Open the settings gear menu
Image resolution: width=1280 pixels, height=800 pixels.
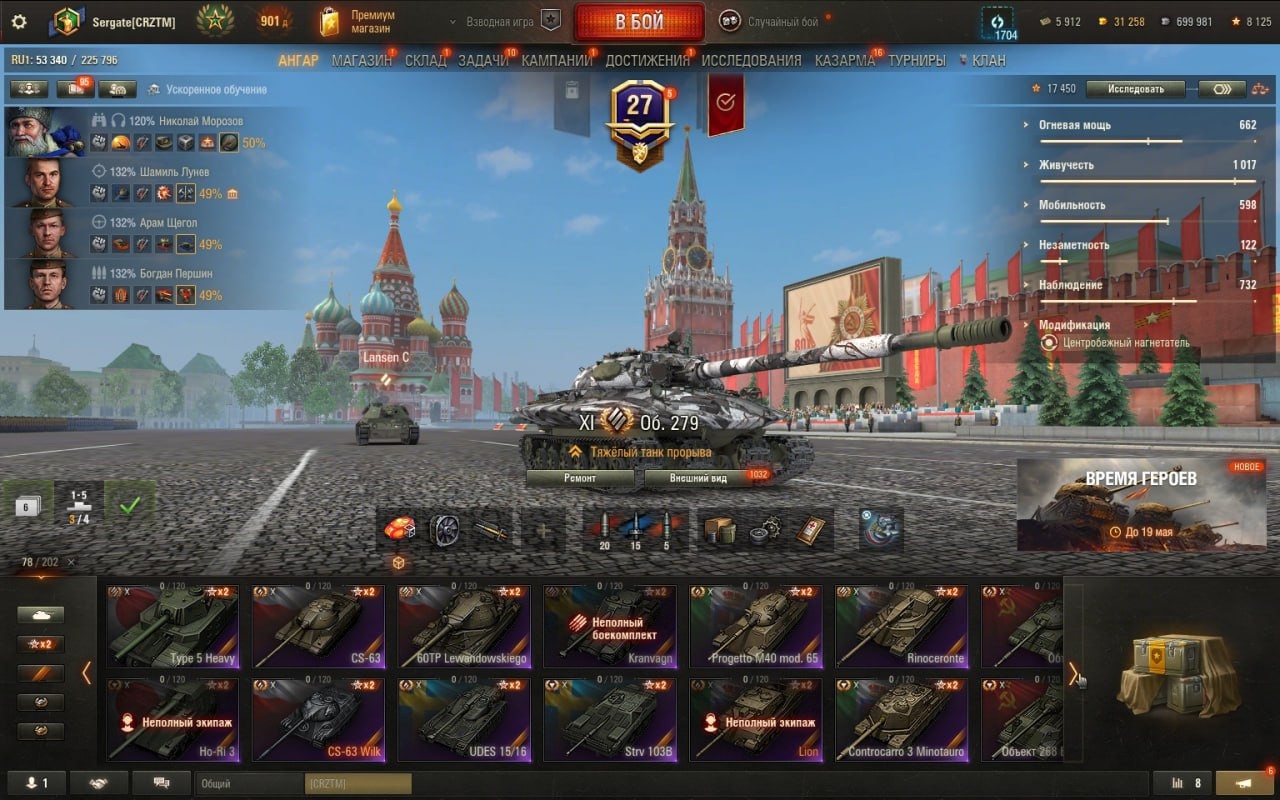click(x=20, y=21)
